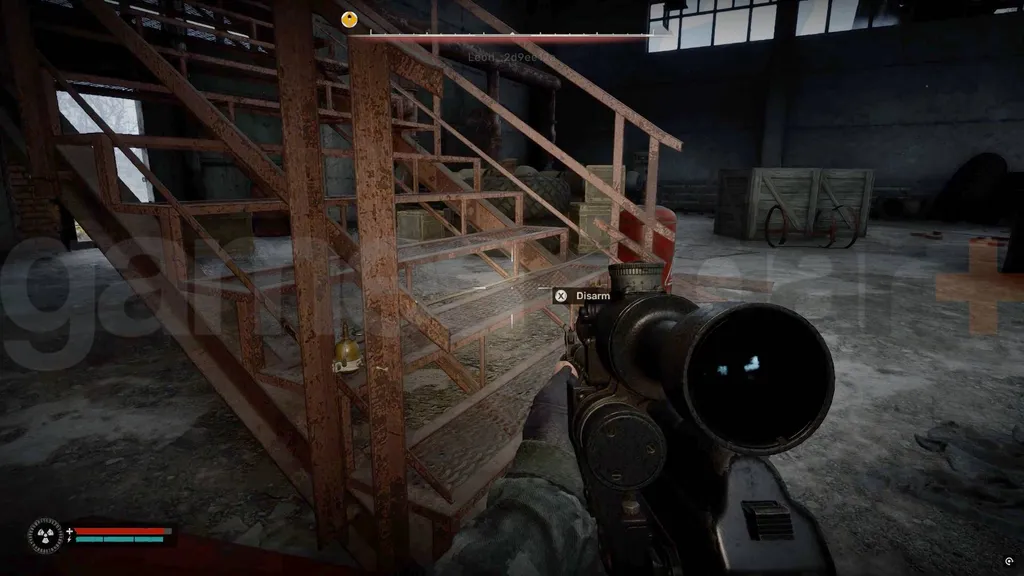Click the yellow quest marker on the compass

(x=349, y=18)
